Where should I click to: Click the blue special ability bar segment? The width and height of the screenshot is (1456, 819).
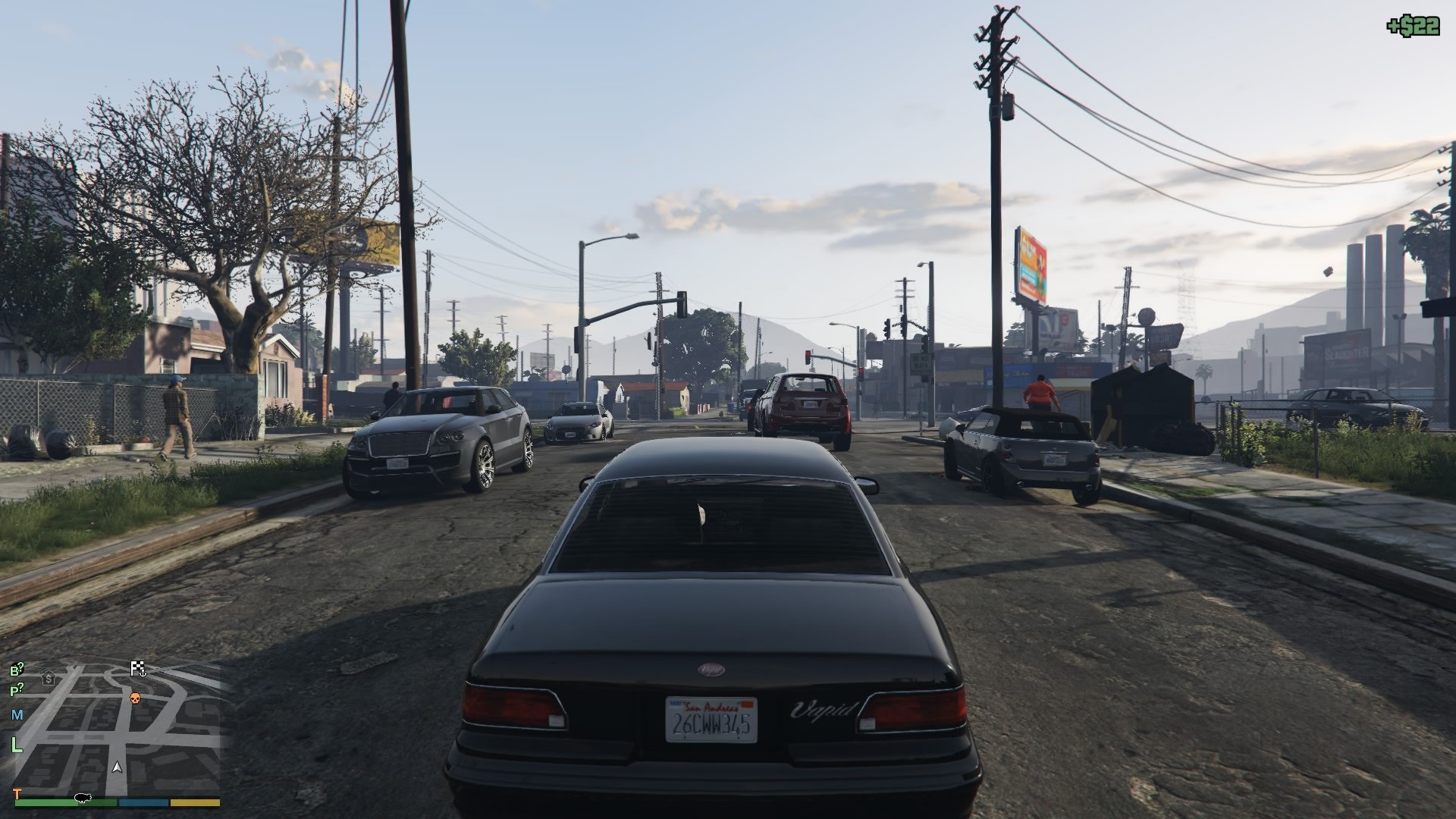tap(143, 803)
